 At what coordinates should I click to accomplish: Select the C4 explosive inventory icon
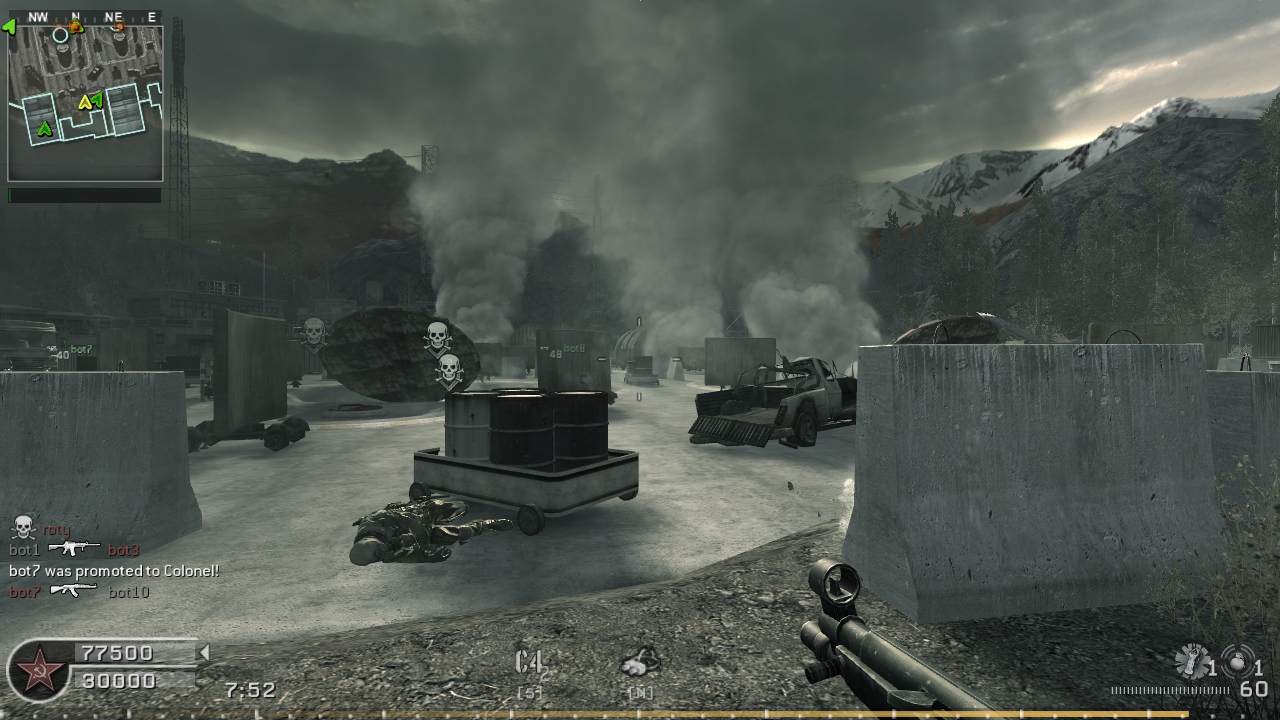pyautogui.click(x=529, y=662)
